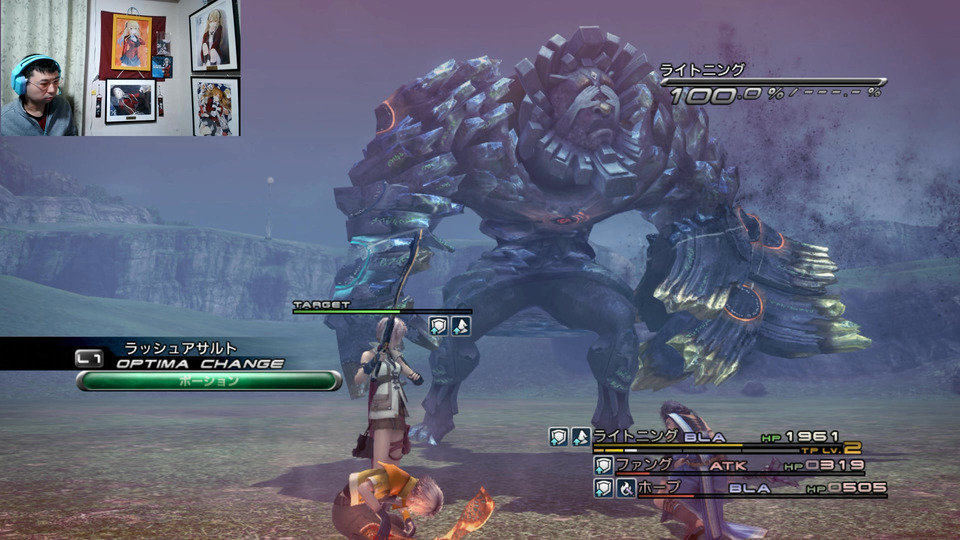Inspect the shield buff icon next to ホープ
The height and width of the screenshot is (540, 960).
pos(603,488)
